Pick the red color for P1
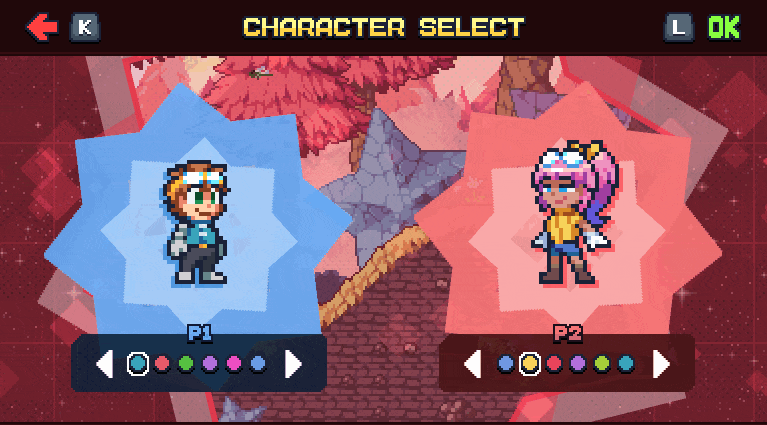This screenshot has width=767, height=425. pos(162,364)
